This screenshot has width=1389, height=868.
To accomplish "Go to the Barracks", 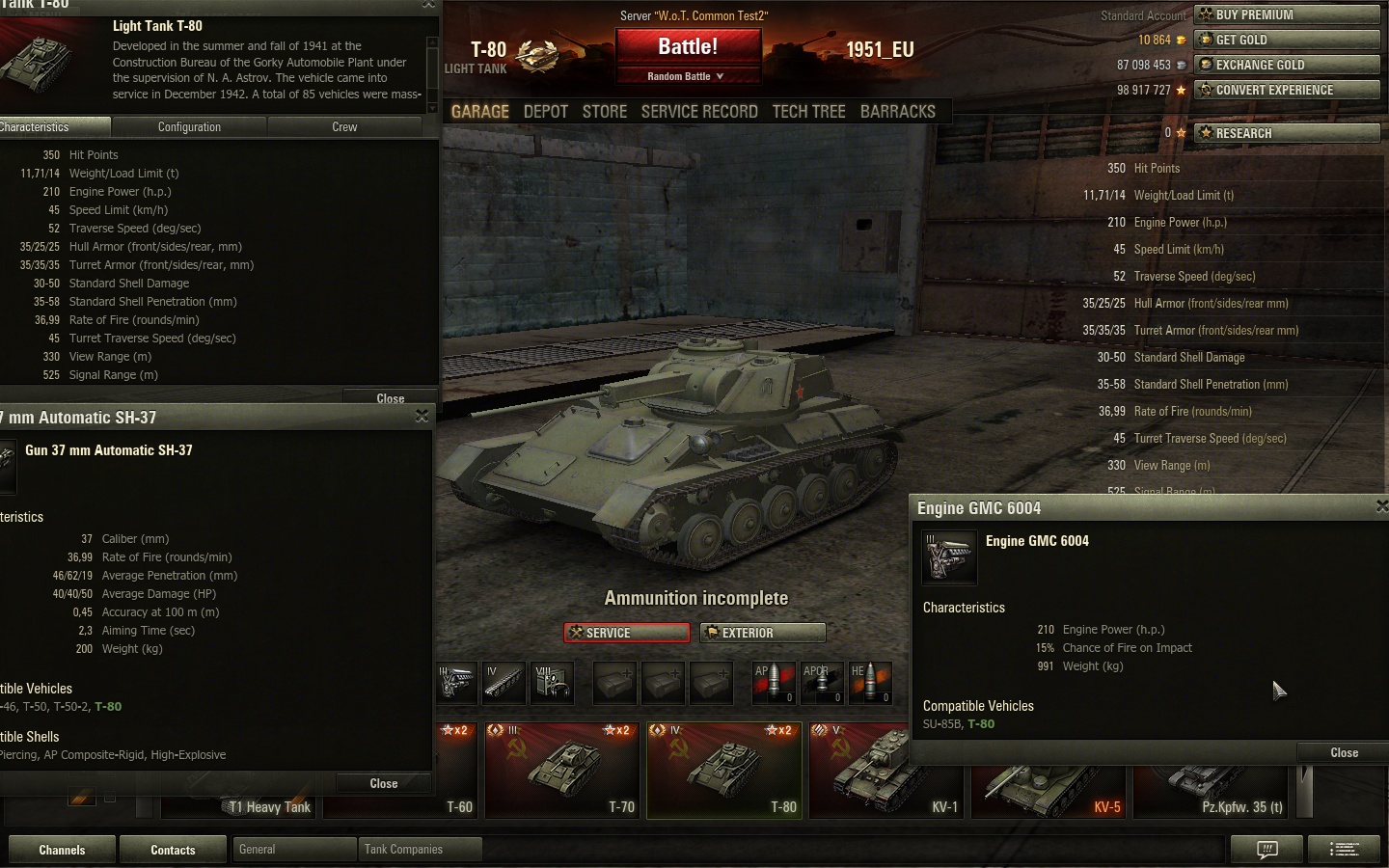I will click(897, 112).
